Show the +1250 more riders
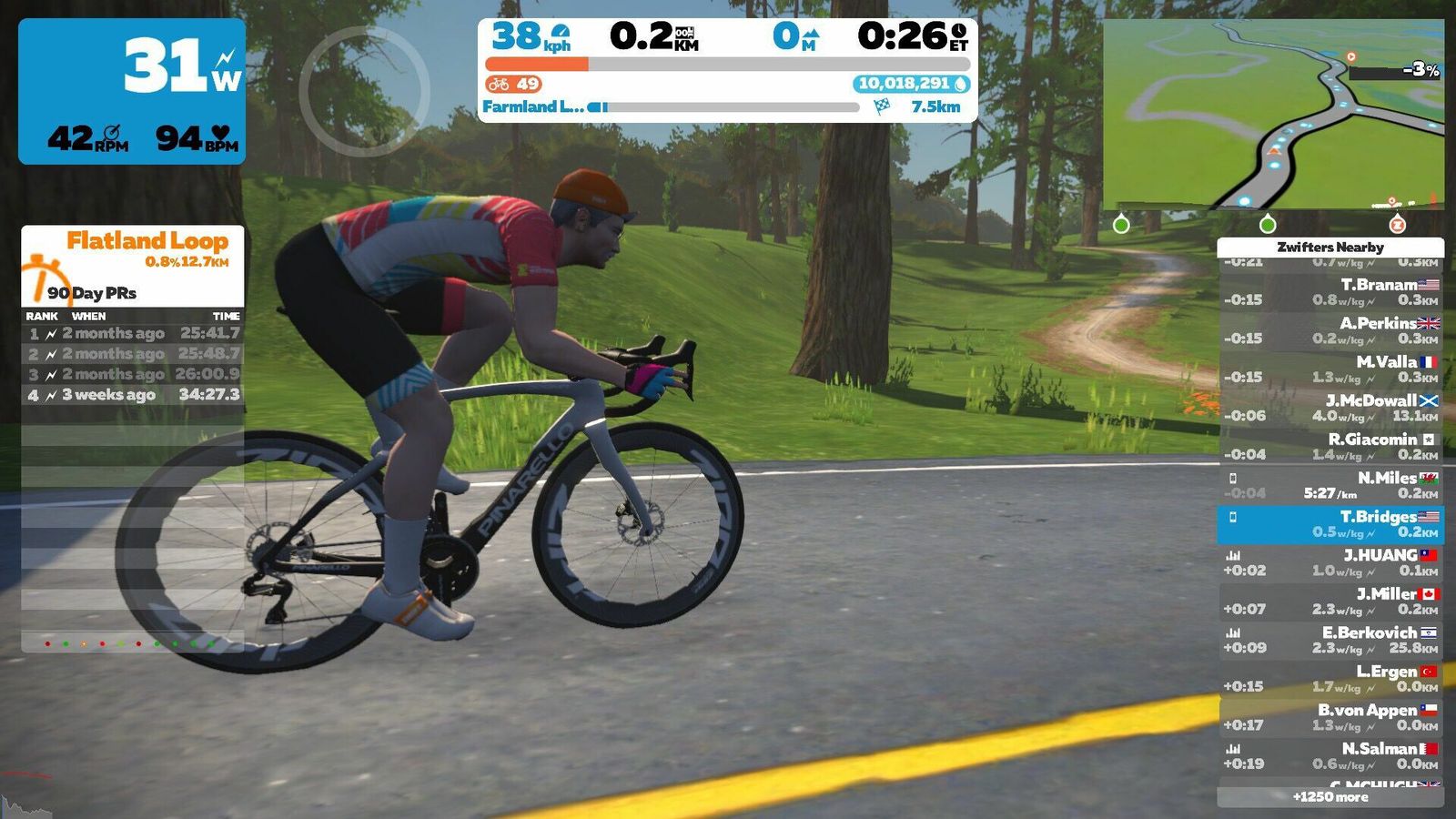This screenshot has width=1456, height=819. coord(1330,797)
